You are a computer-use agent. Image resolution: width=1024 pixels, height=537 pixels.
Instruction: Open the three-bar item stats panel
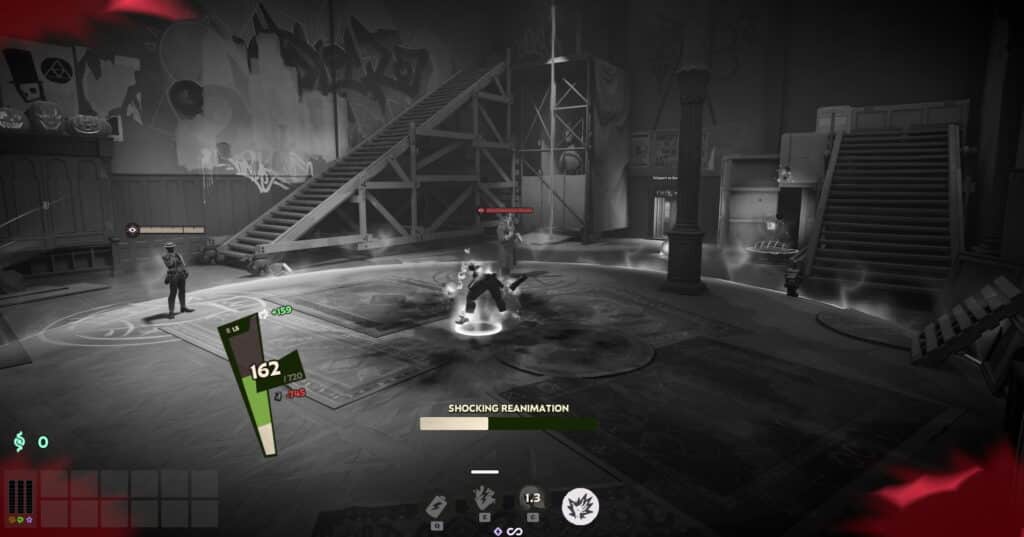coord(20,497)
